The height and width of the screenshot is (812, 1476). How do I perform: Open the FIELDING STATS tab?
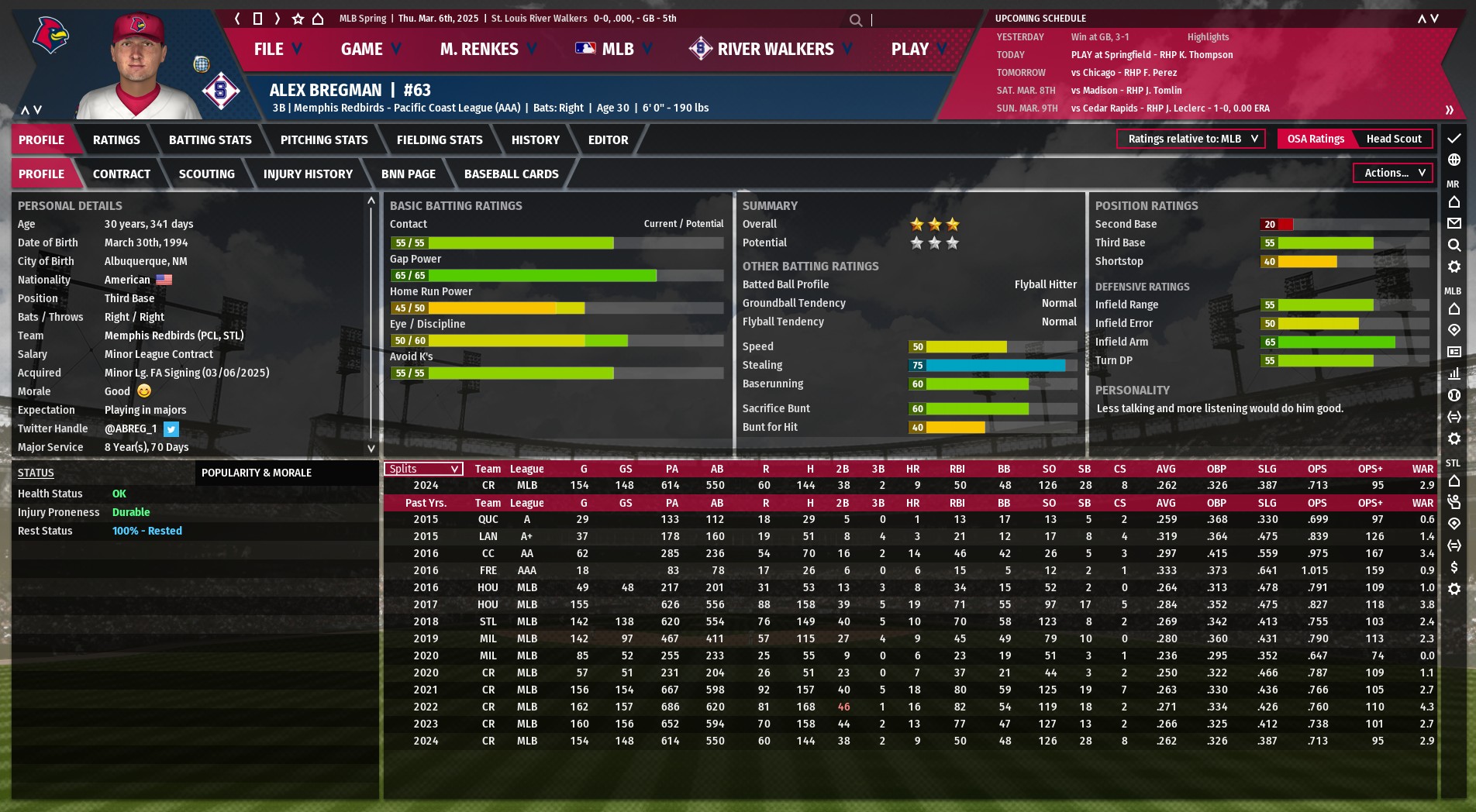(x=440, y=140)
